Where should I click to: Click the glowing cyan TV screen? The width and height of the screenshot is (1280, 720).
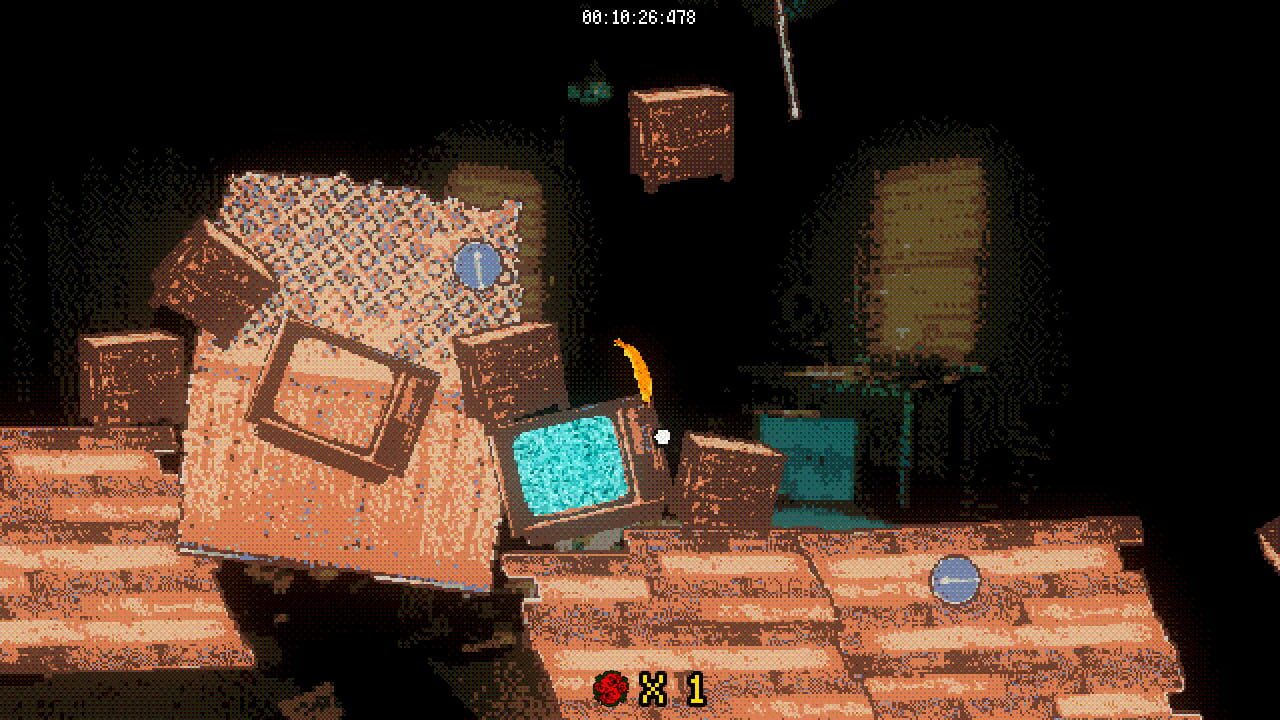click(570, 465)
